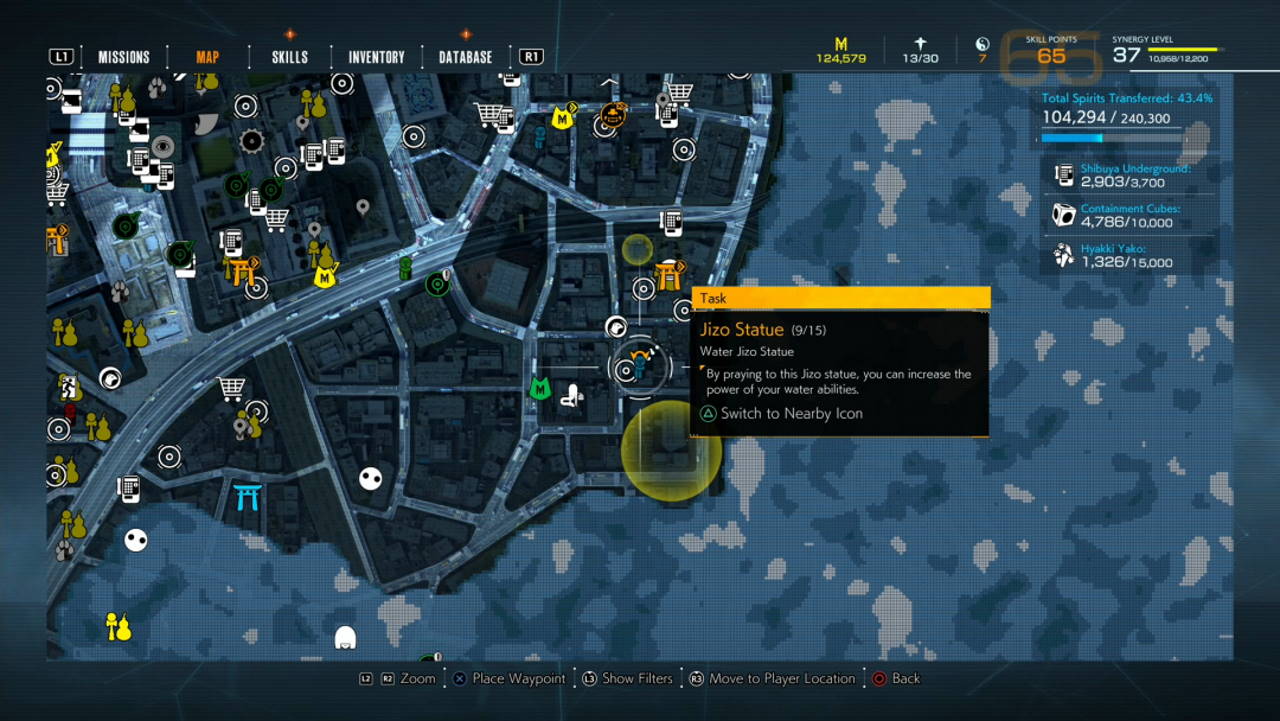Select the green convenience store marker

coord(435,285)
